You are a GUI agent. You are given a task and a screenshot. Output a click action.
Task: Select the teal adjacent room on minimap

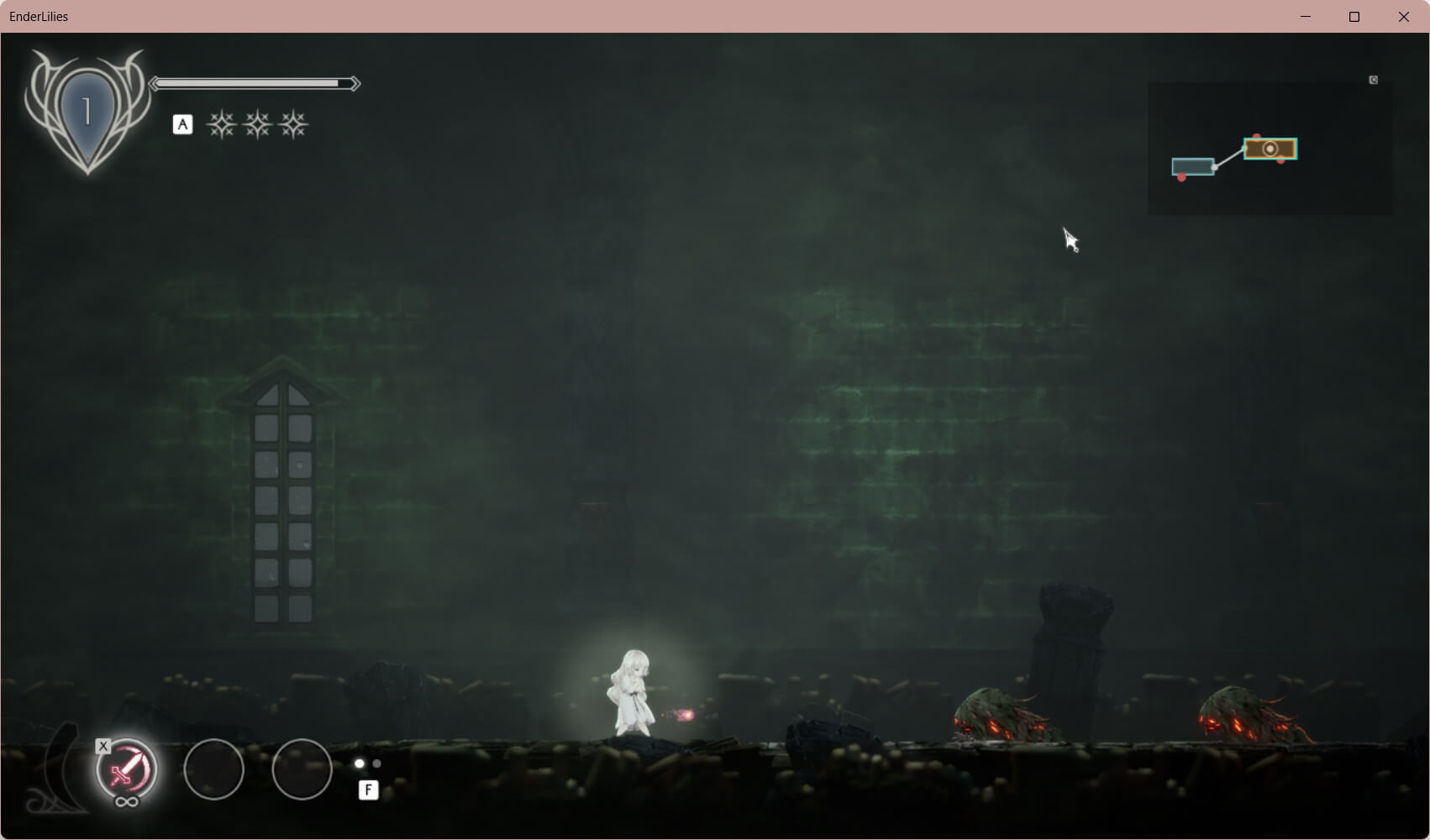click(1192, 166)
